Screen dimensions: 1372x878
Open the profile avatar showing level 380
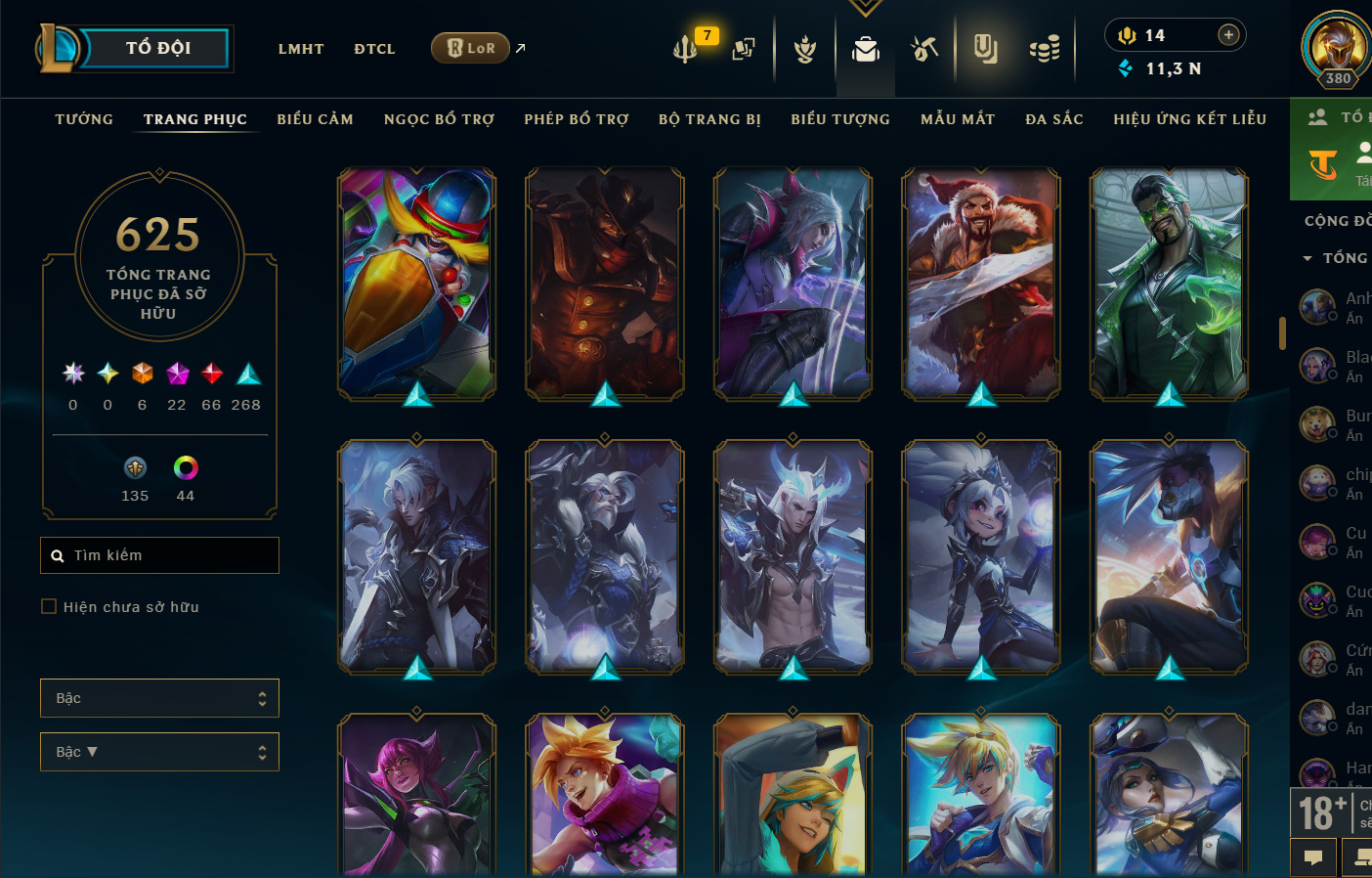click(1337, 47)
